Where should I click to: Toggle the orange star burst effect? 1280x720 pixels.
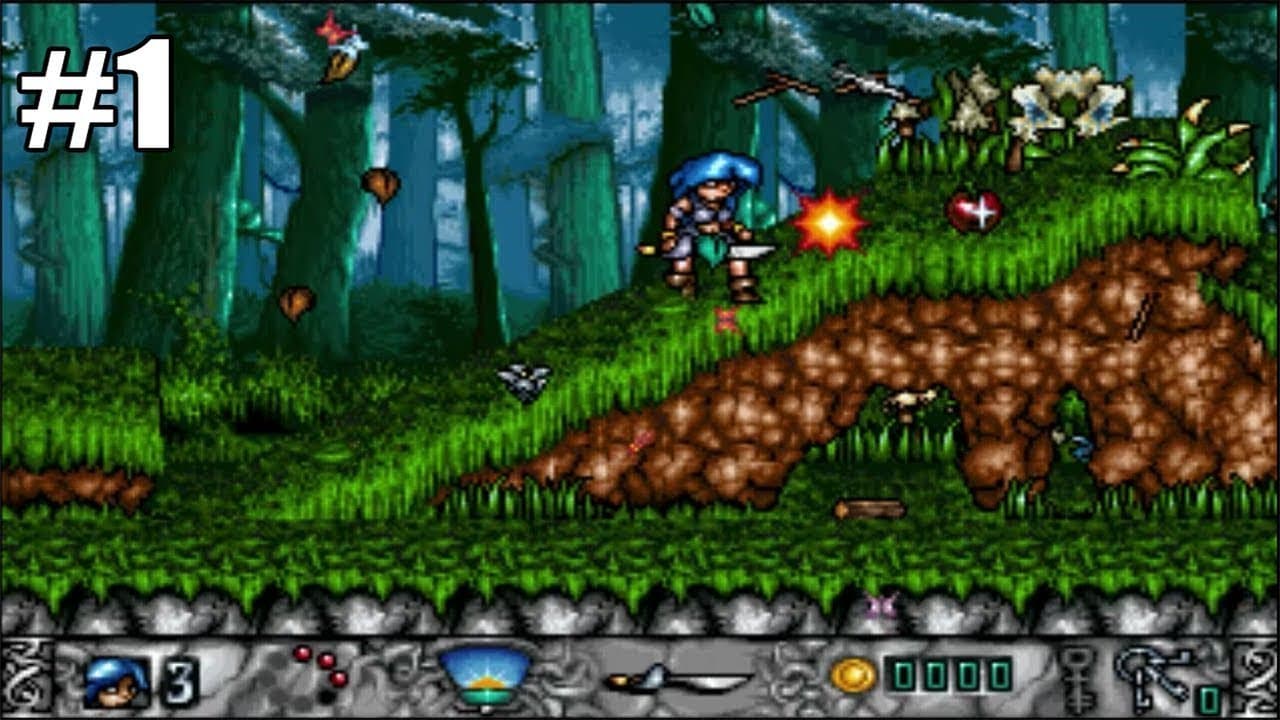(x=826, y=224)
